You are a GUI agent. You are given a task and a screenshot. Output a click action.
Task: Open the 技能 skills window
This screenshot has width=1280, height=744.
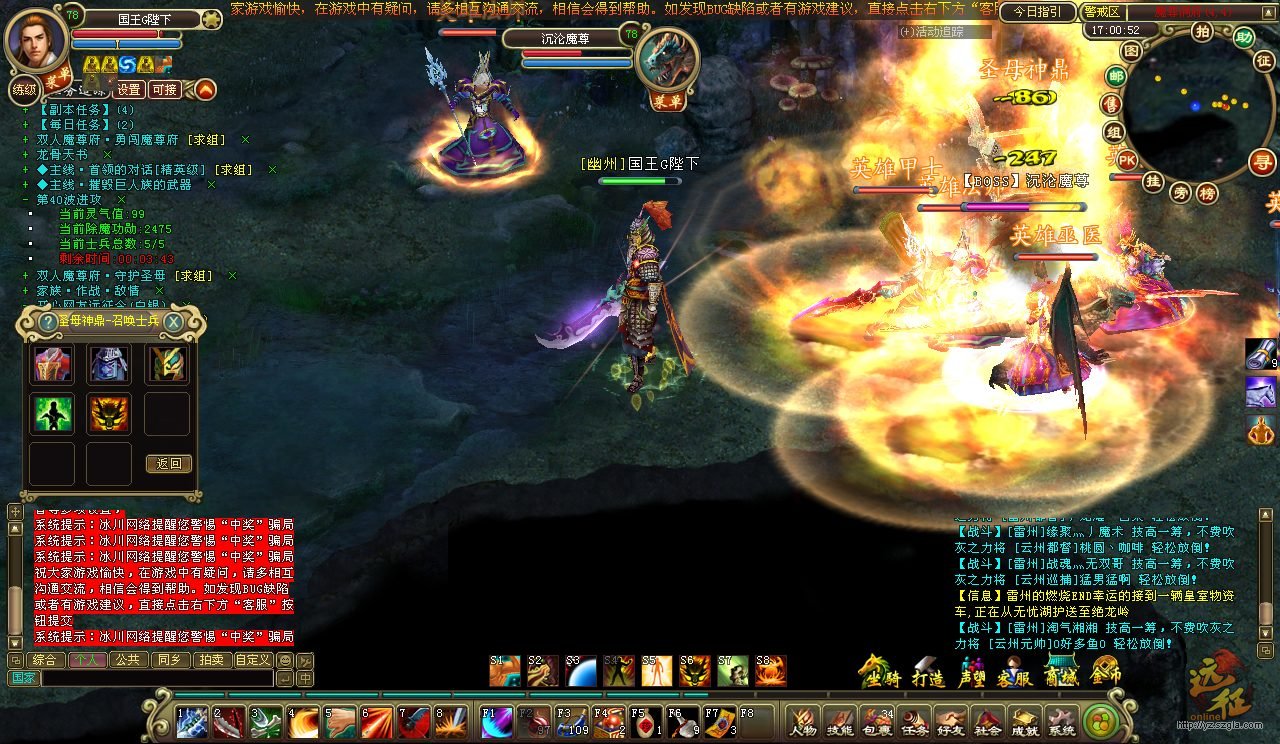[x=840, y=722]
